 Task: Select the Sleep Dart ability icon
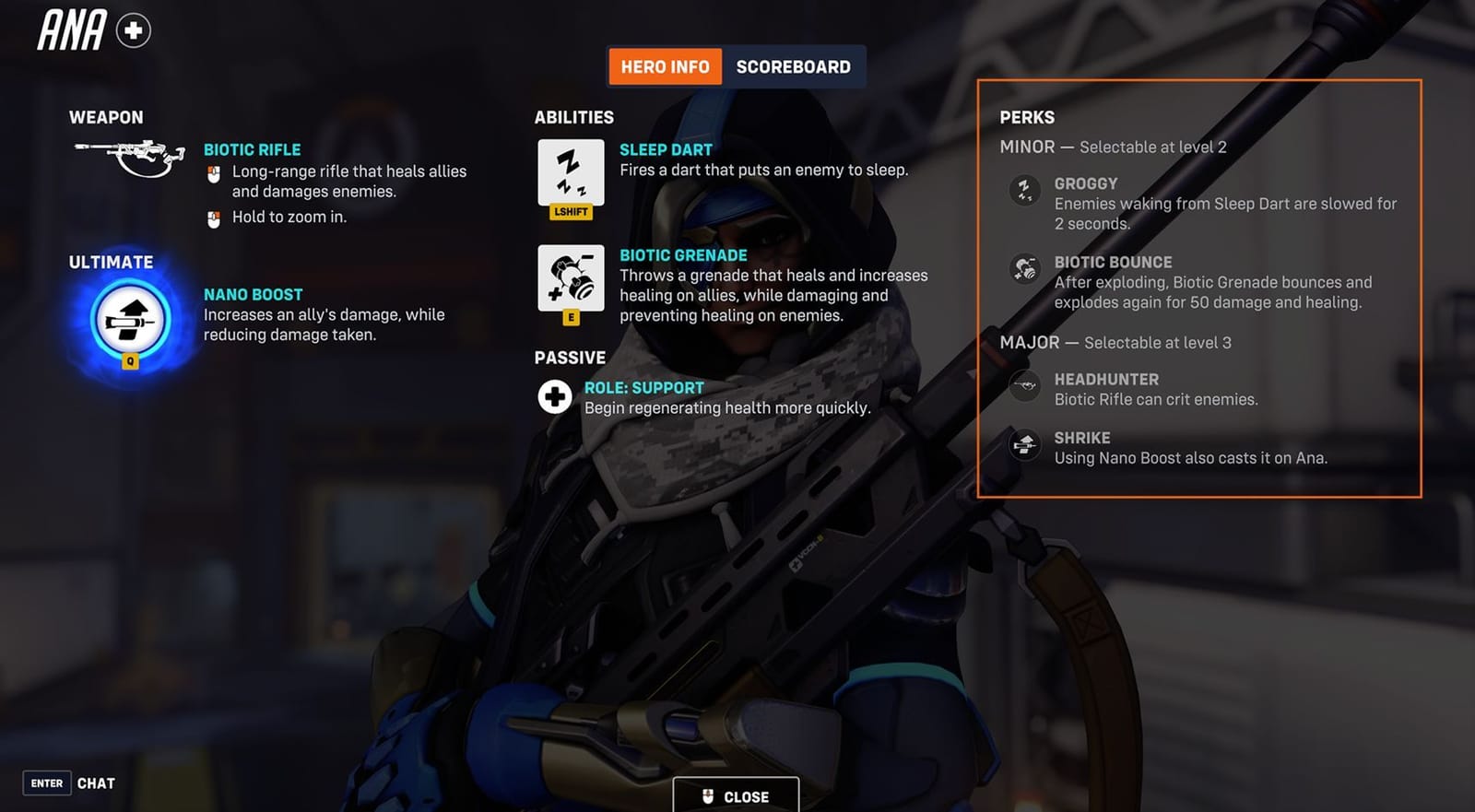point(570,175)
